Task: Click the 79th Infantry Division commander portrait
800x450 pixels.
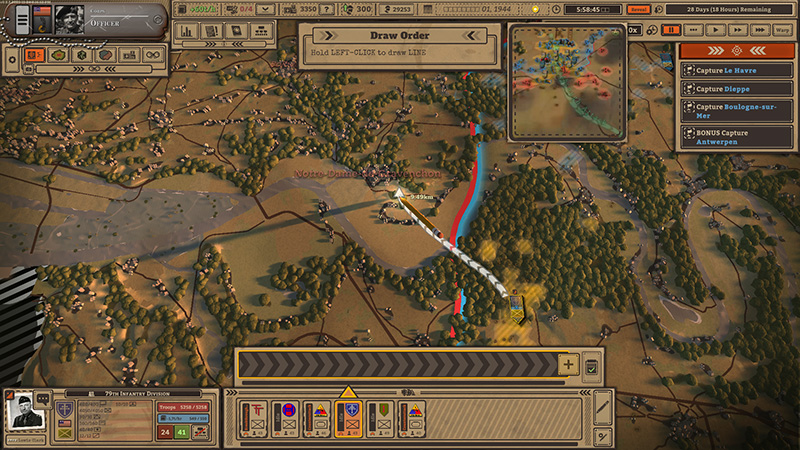Action: [22, 412]
